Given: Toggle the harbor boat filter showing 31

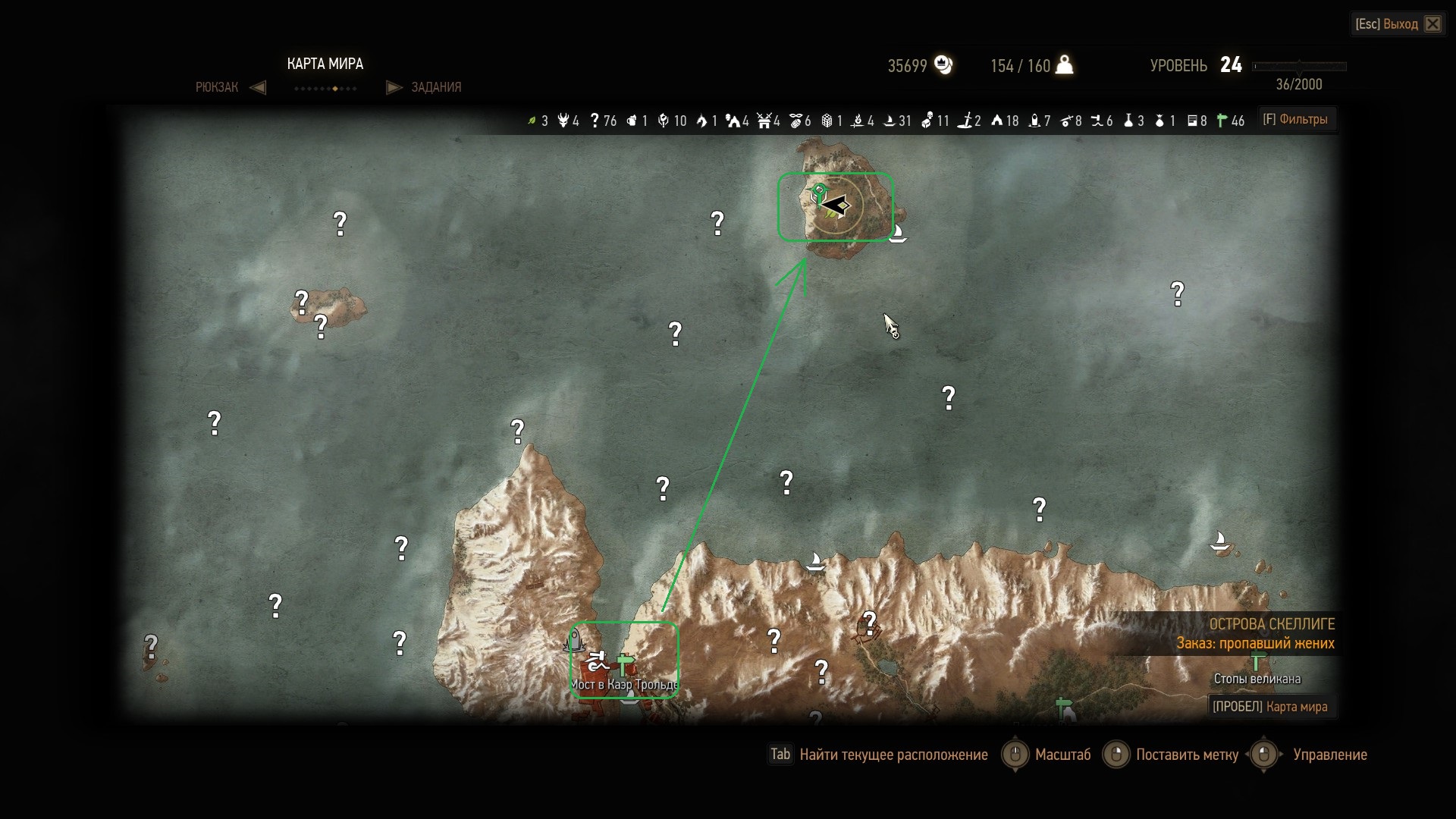Looking at the screenshot, I should (x=890, y=121).
